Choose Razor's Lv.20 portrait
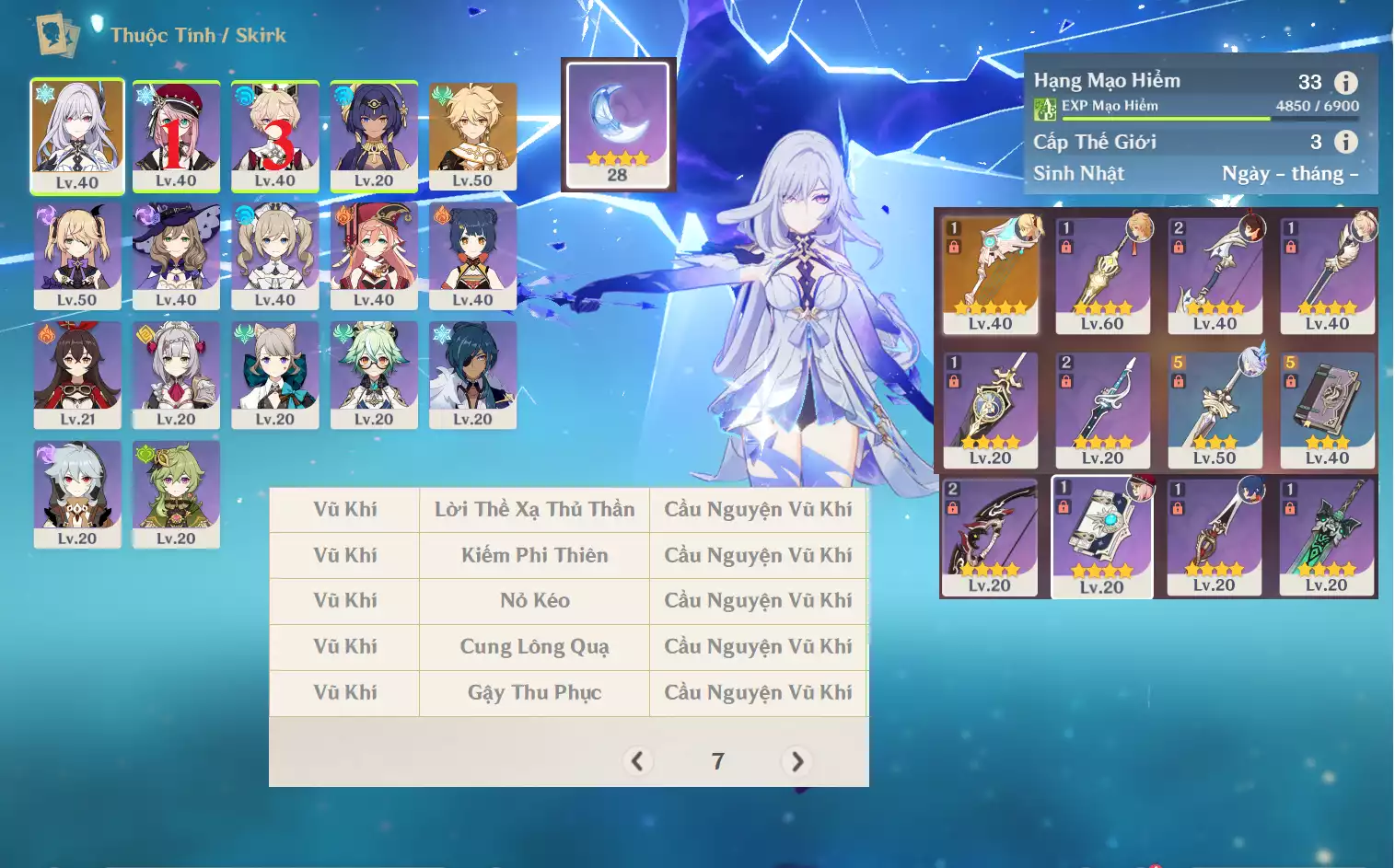 [x=77, y=493]
